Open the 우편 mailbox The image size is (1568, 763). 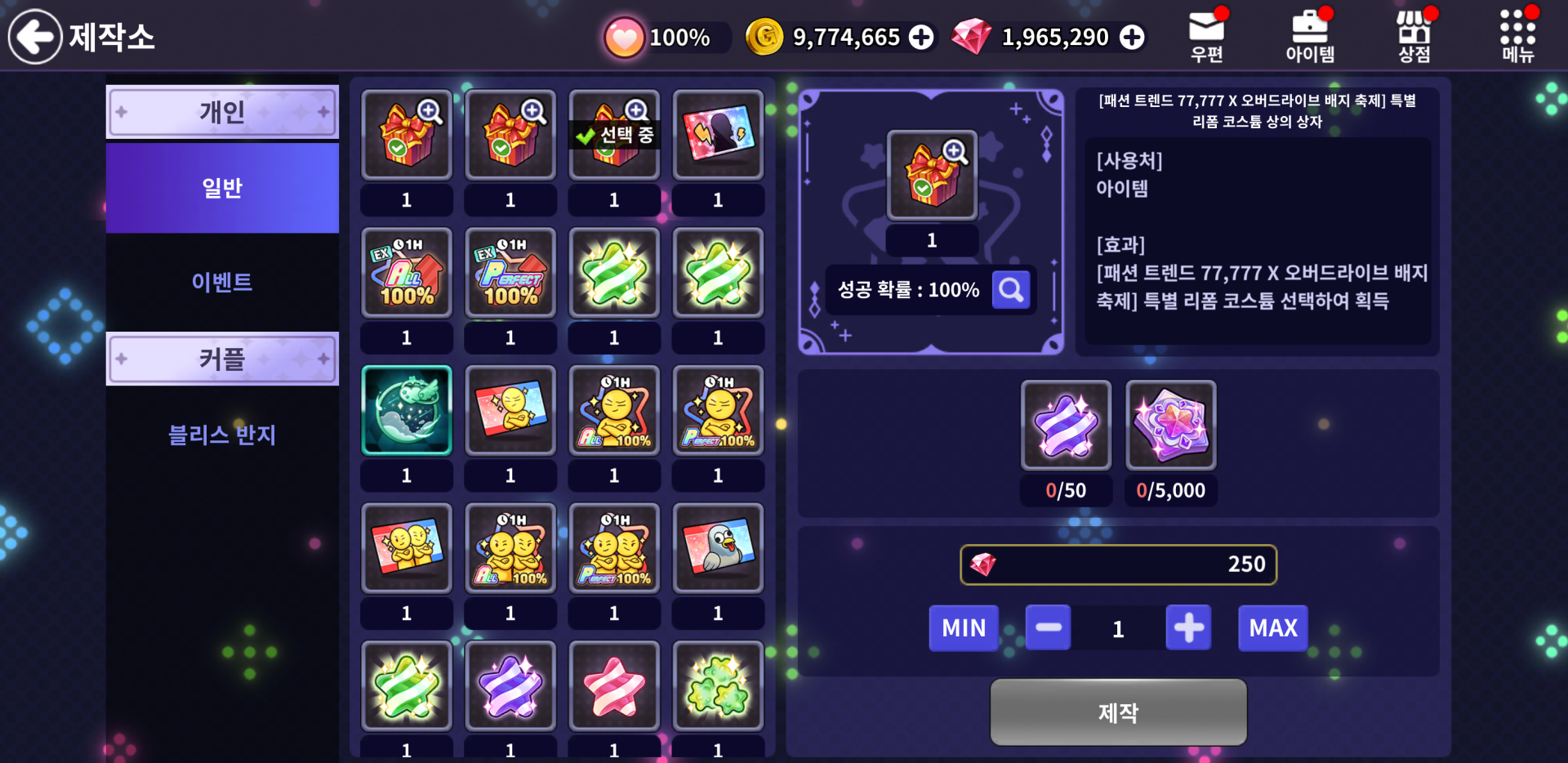1206,37
